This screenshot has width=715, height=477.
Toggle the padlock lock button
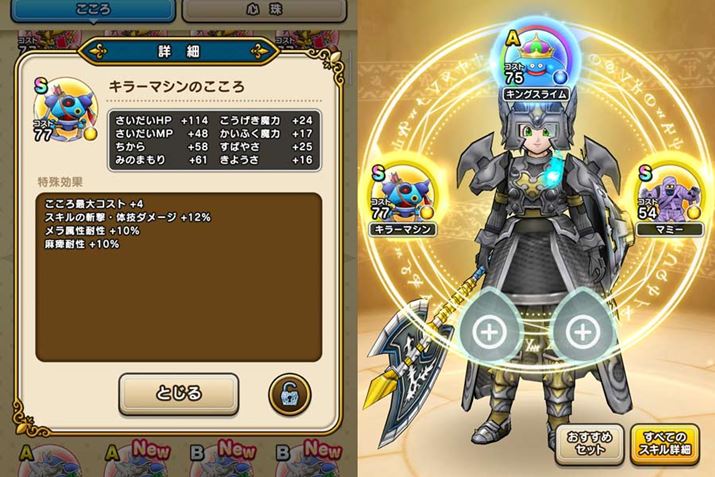coord(288,395)
